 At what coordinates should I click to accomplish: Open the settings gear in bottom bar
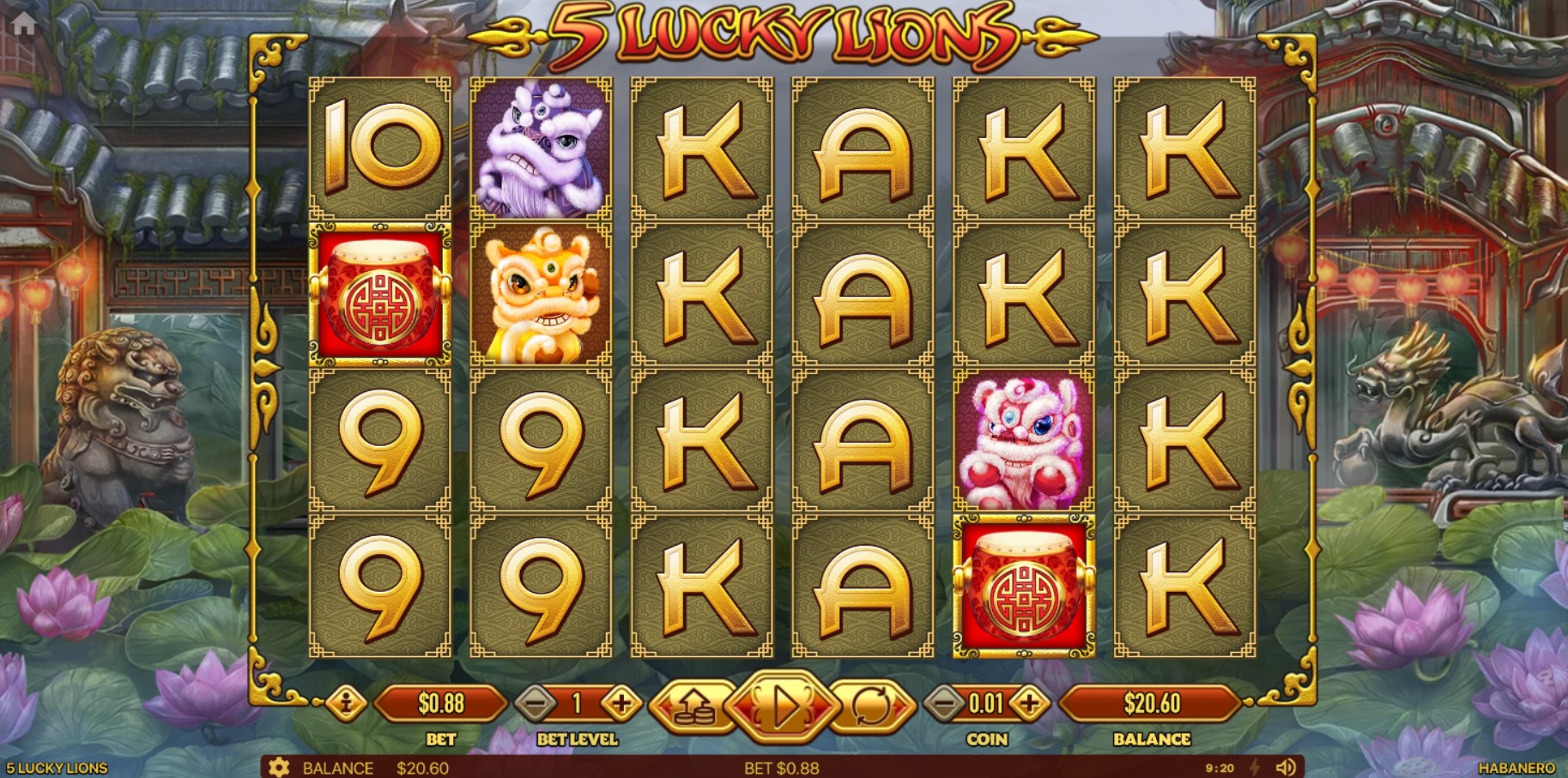click(281, 768)
